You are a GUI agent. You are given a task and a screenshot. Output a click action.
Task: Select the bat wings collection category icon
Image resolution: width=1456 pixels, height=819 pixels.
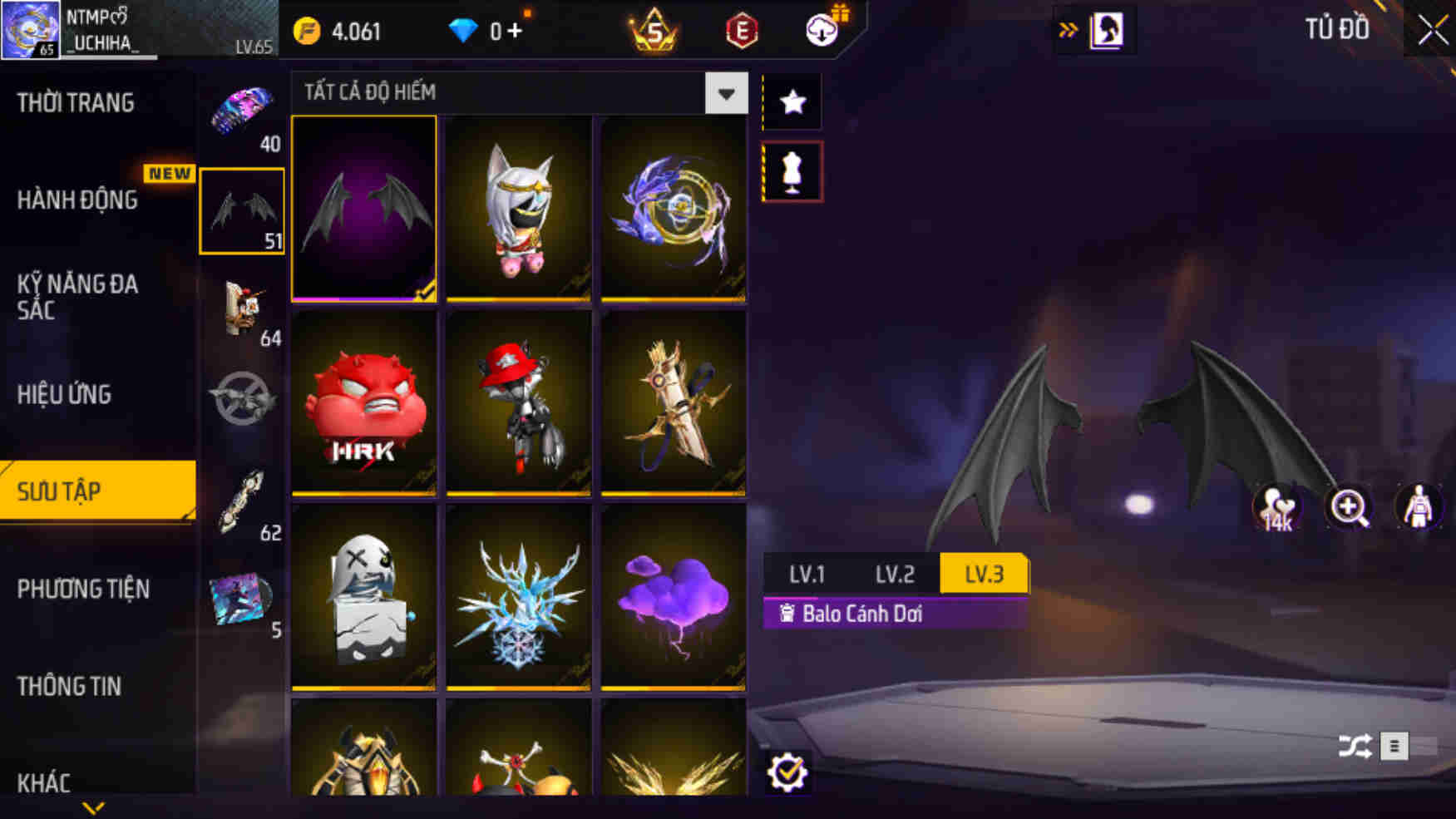pyautogui.click(x=241, y=210)
